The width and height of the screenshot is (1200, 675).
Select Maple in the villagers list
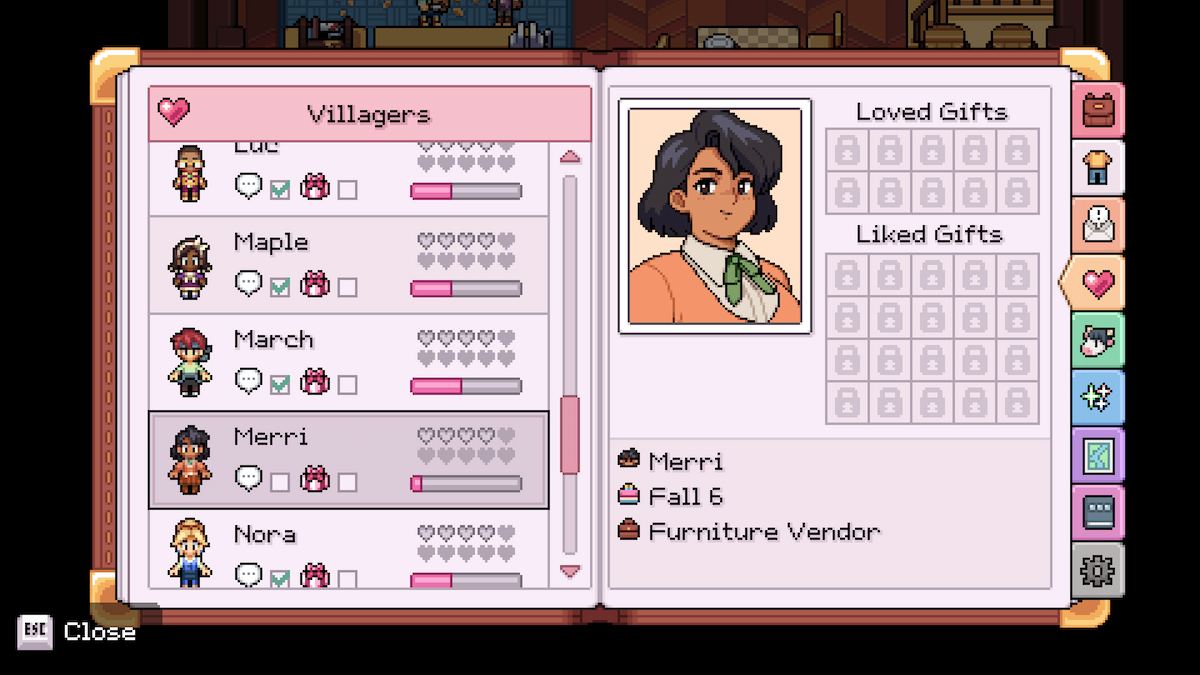[x=348, y=265]
